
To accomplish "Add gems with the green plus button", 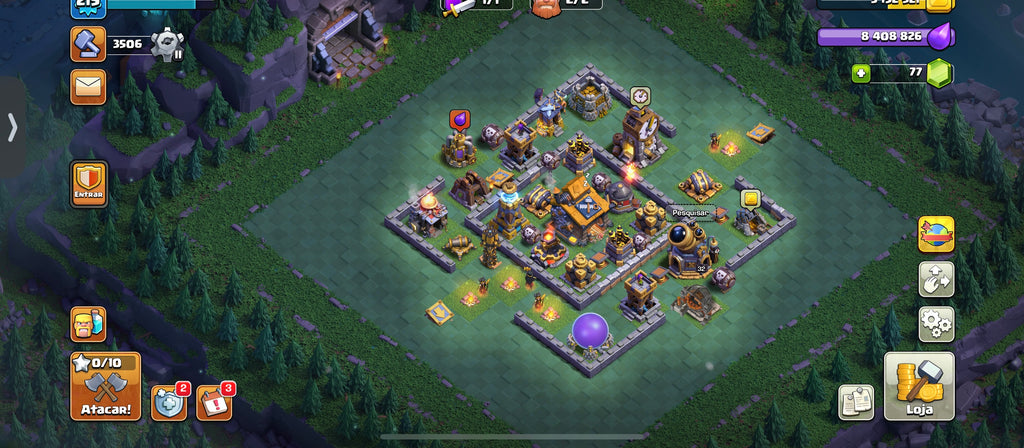I will coord(861,73).
